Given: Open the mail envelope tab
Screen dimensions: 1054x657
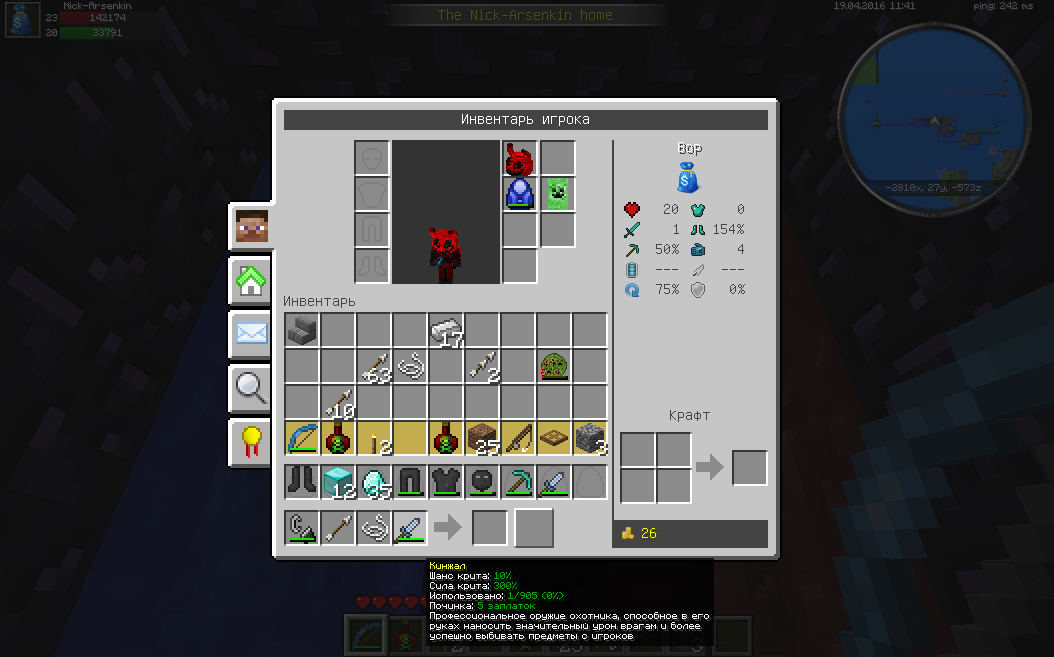Looking at the screenshot, I should [x=252, y=334].
